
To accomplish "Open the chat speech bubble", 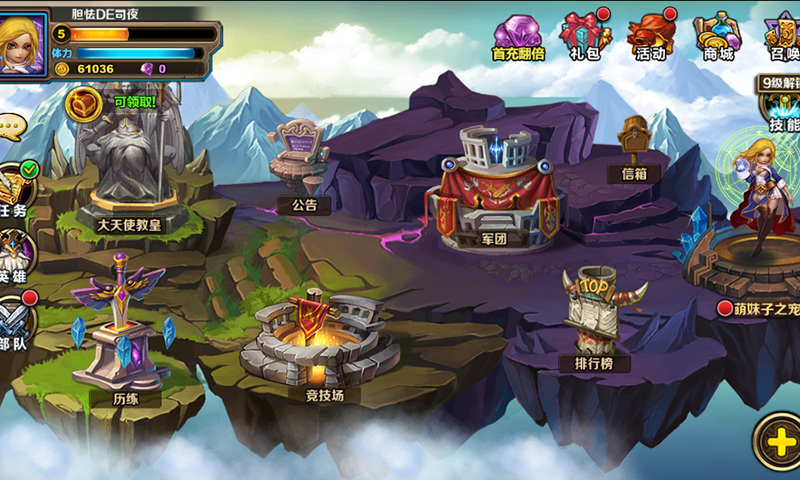I will click(10, 127).
